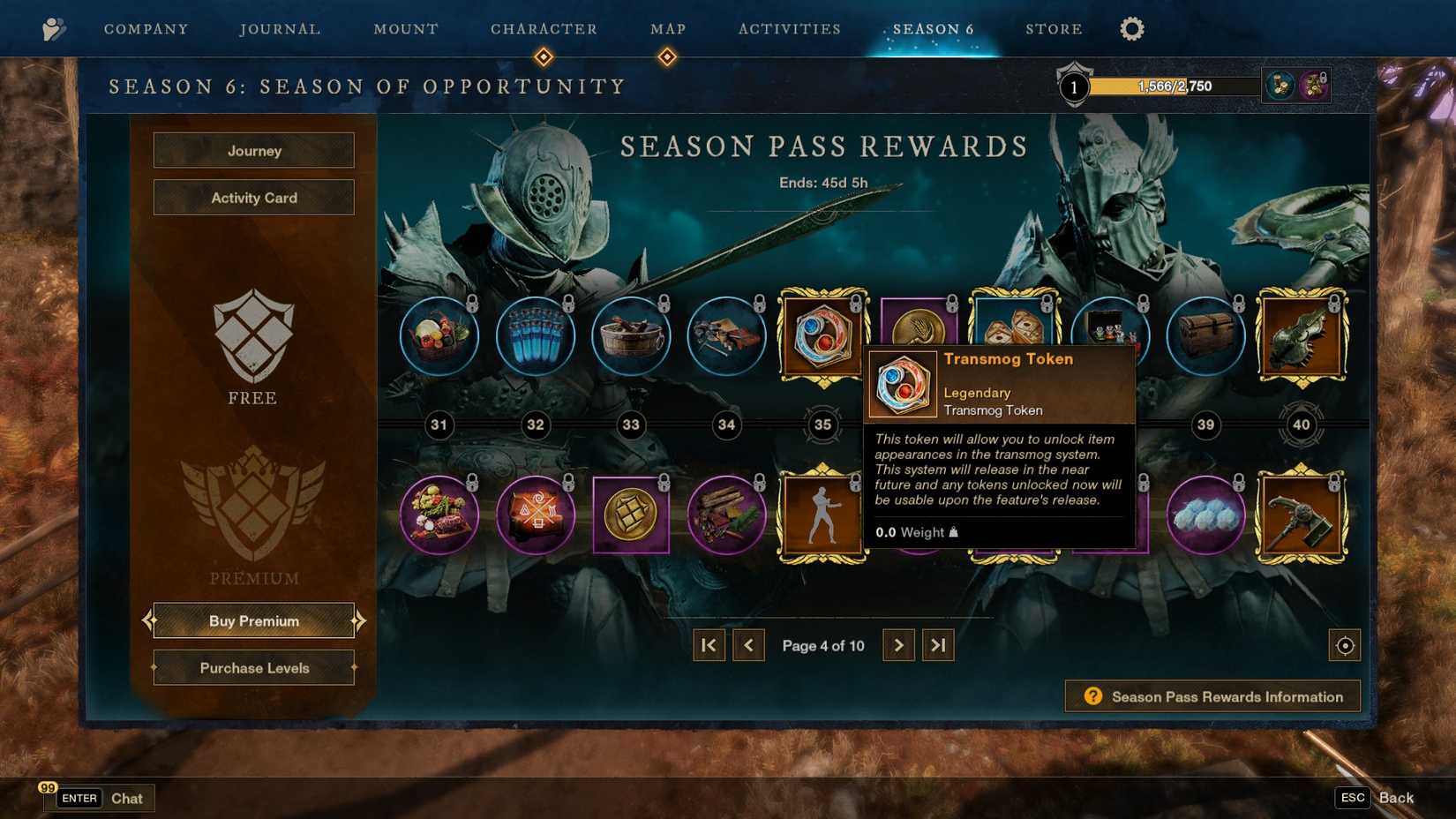1456x819 pixels.
Task: Switch to the Season 6 tab
Action: pyautogui.click(x=932, y=28)
